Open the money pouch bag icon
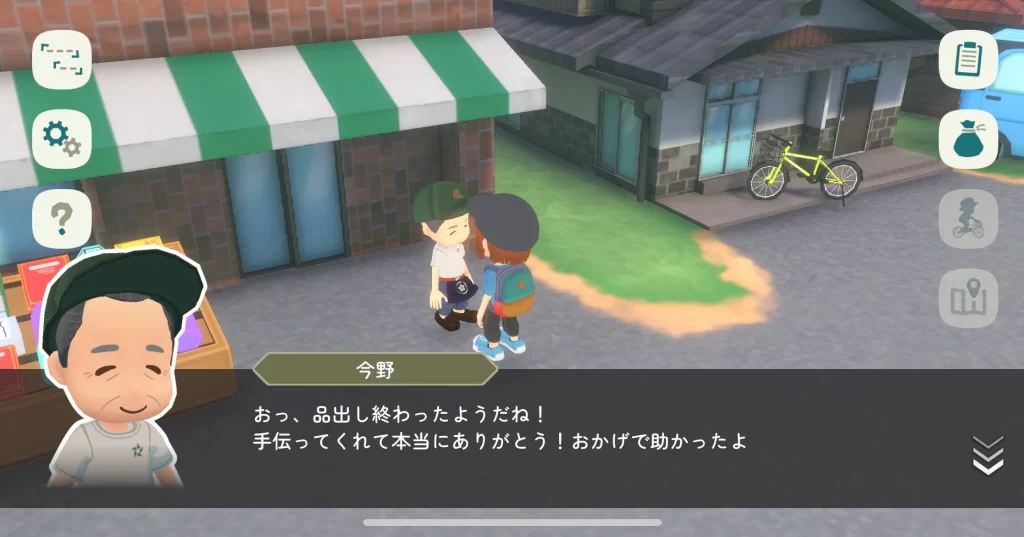 (968, 139)
